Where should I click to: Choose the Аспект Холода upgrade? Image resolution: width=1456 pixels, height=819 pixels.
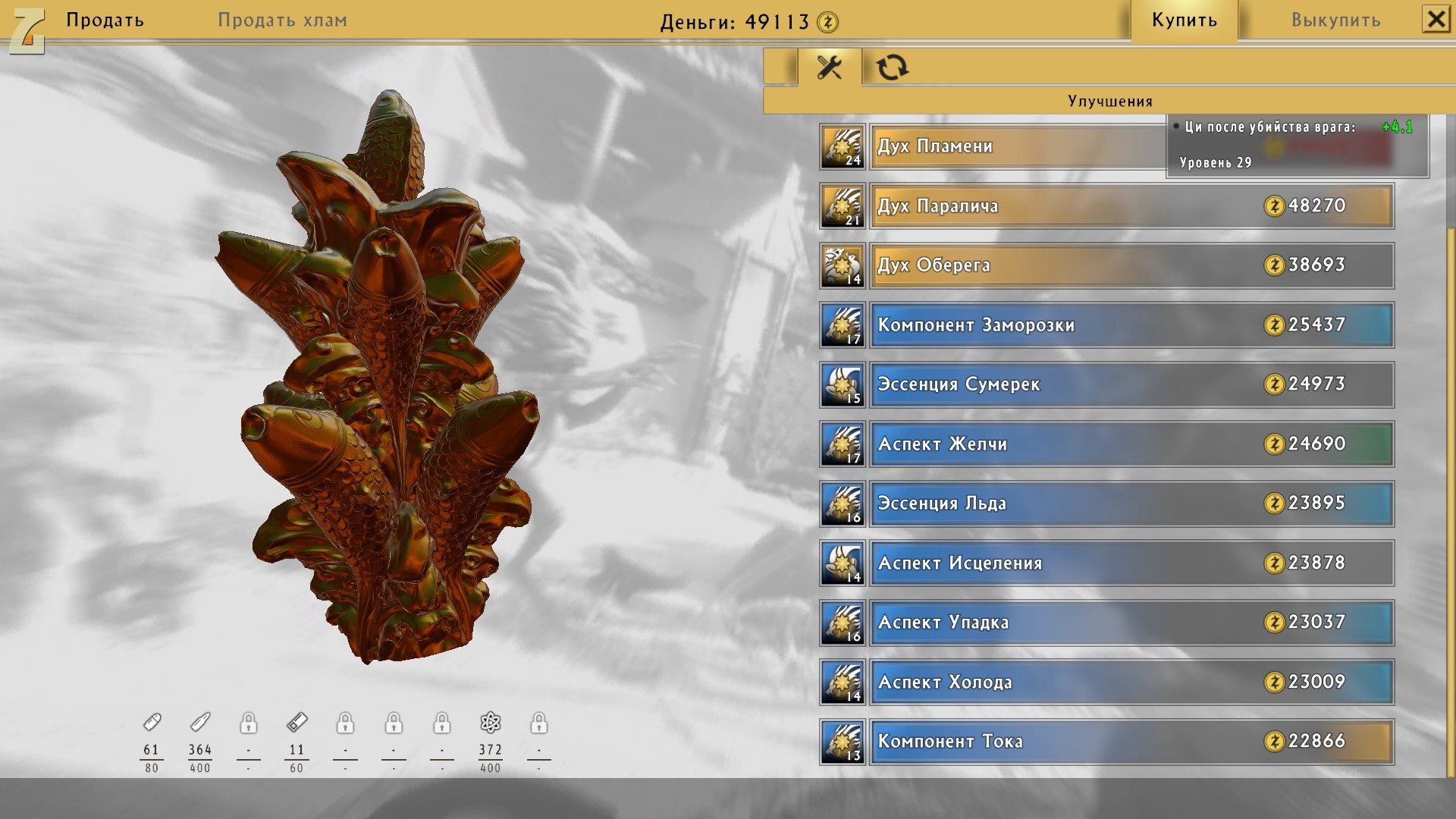(1131, 682)
